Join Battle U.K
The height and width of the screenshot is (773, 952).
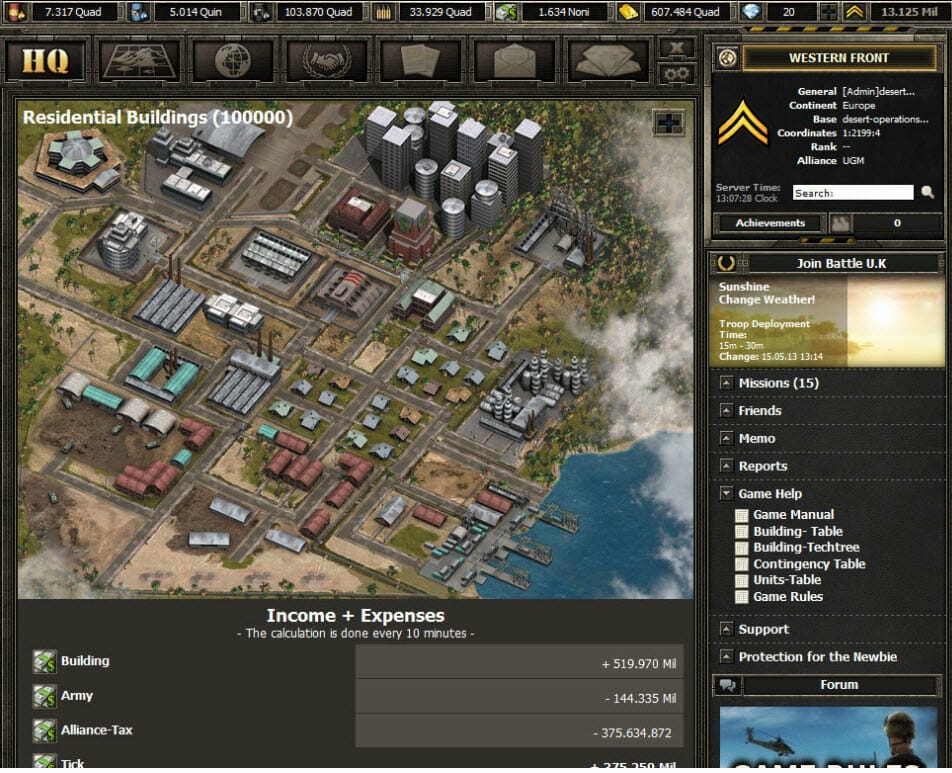pyautogui.click(x=840, y=263)
